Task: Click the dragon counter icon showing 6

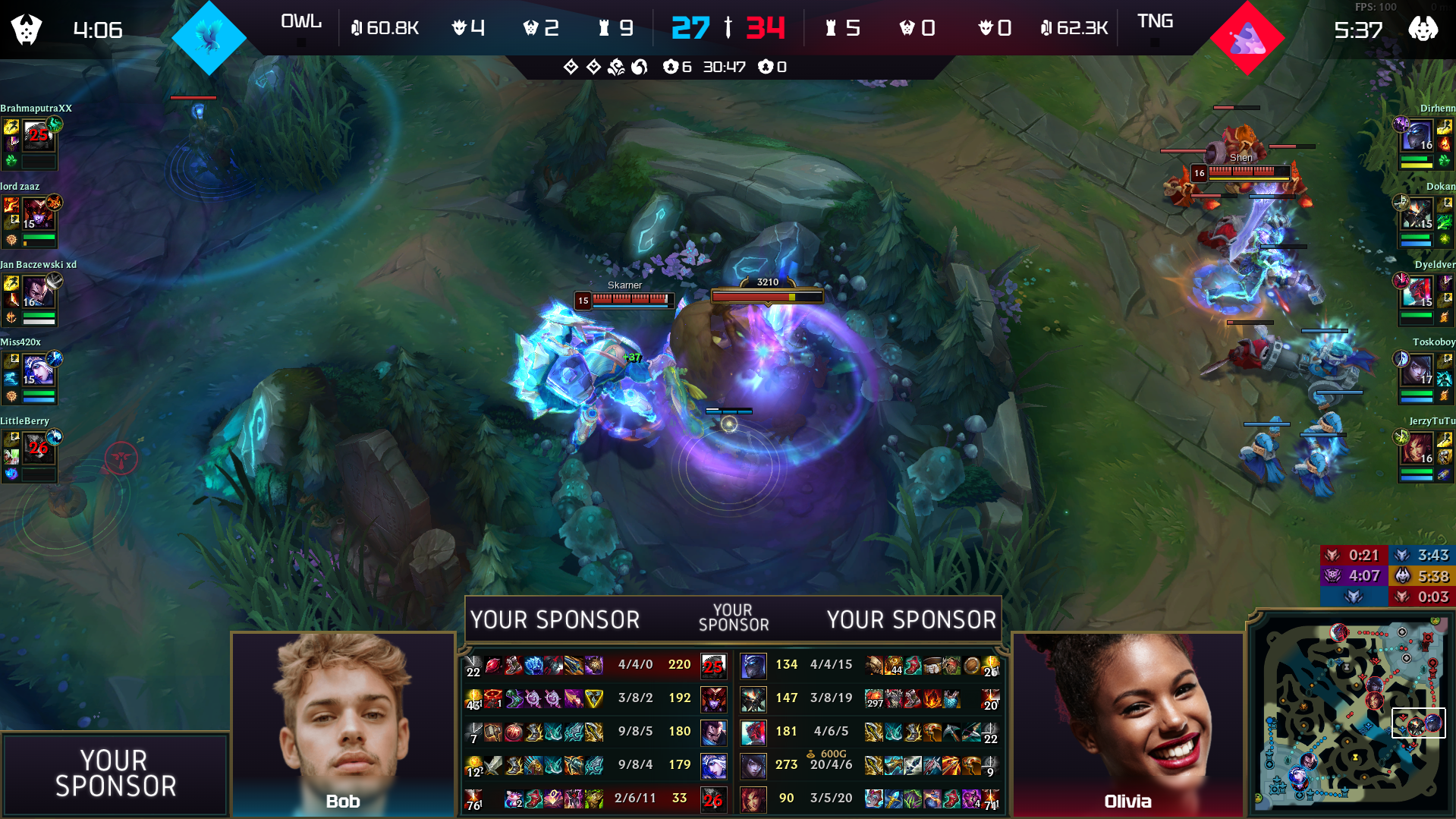Action: 671,67
